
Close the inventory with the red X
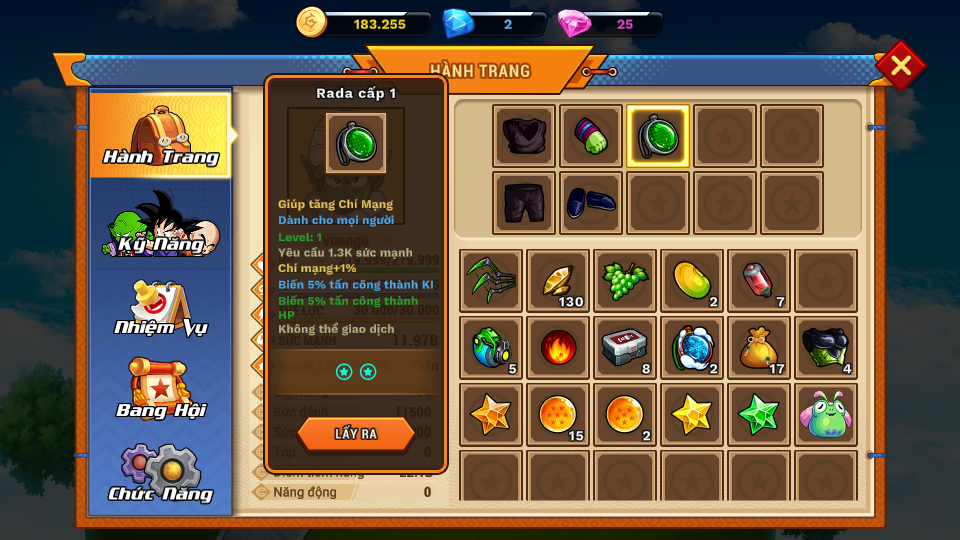900,66
